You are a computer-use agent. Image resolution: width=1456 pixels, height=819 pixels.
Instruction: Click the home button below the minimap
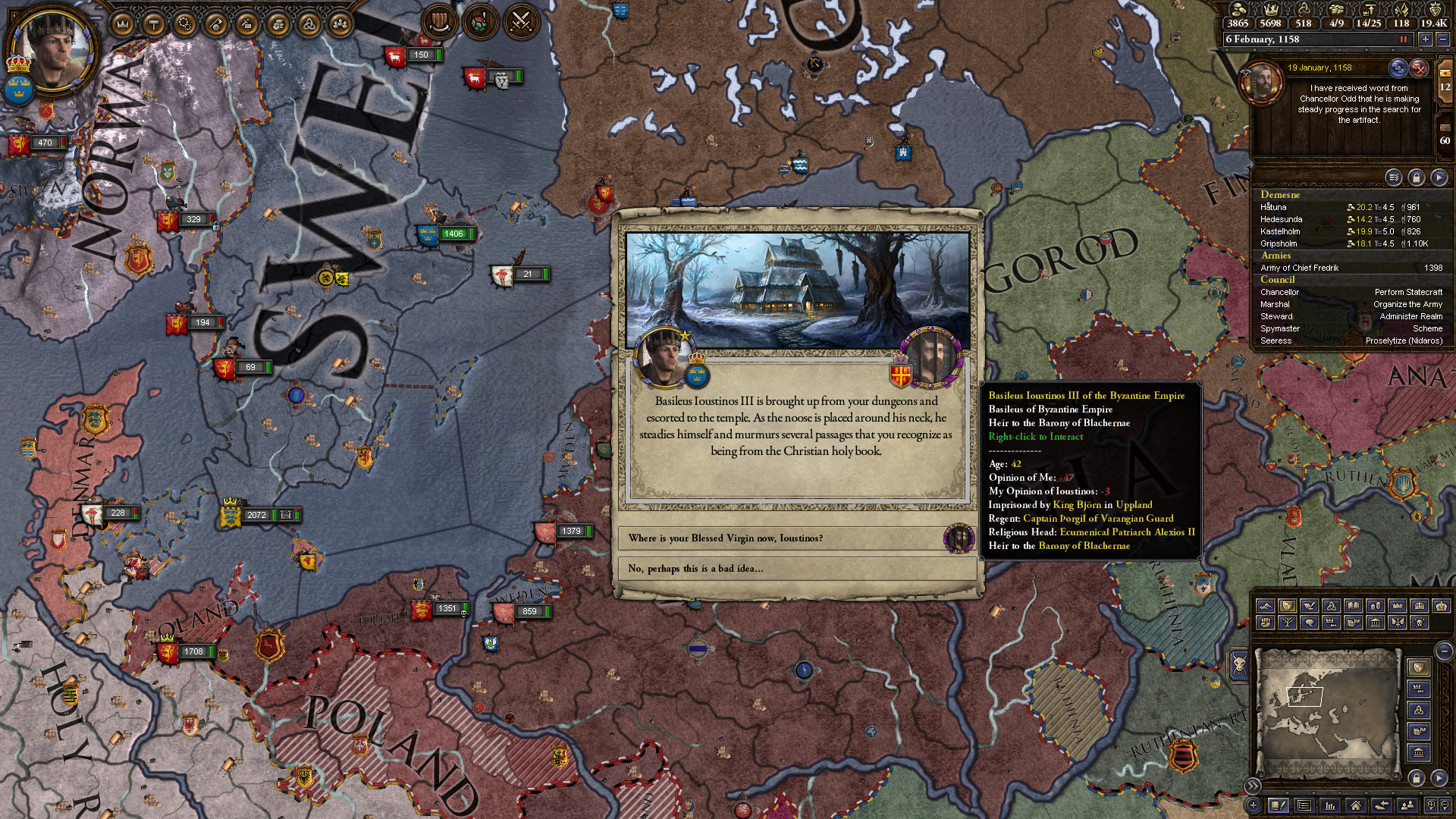(x=1355, y=805)
